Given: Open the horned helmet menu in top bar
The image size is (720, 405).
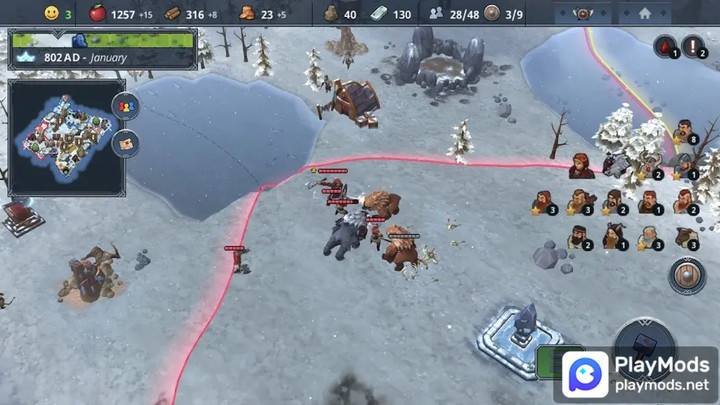Looking at the screenshot, I should tap(582, 13).
